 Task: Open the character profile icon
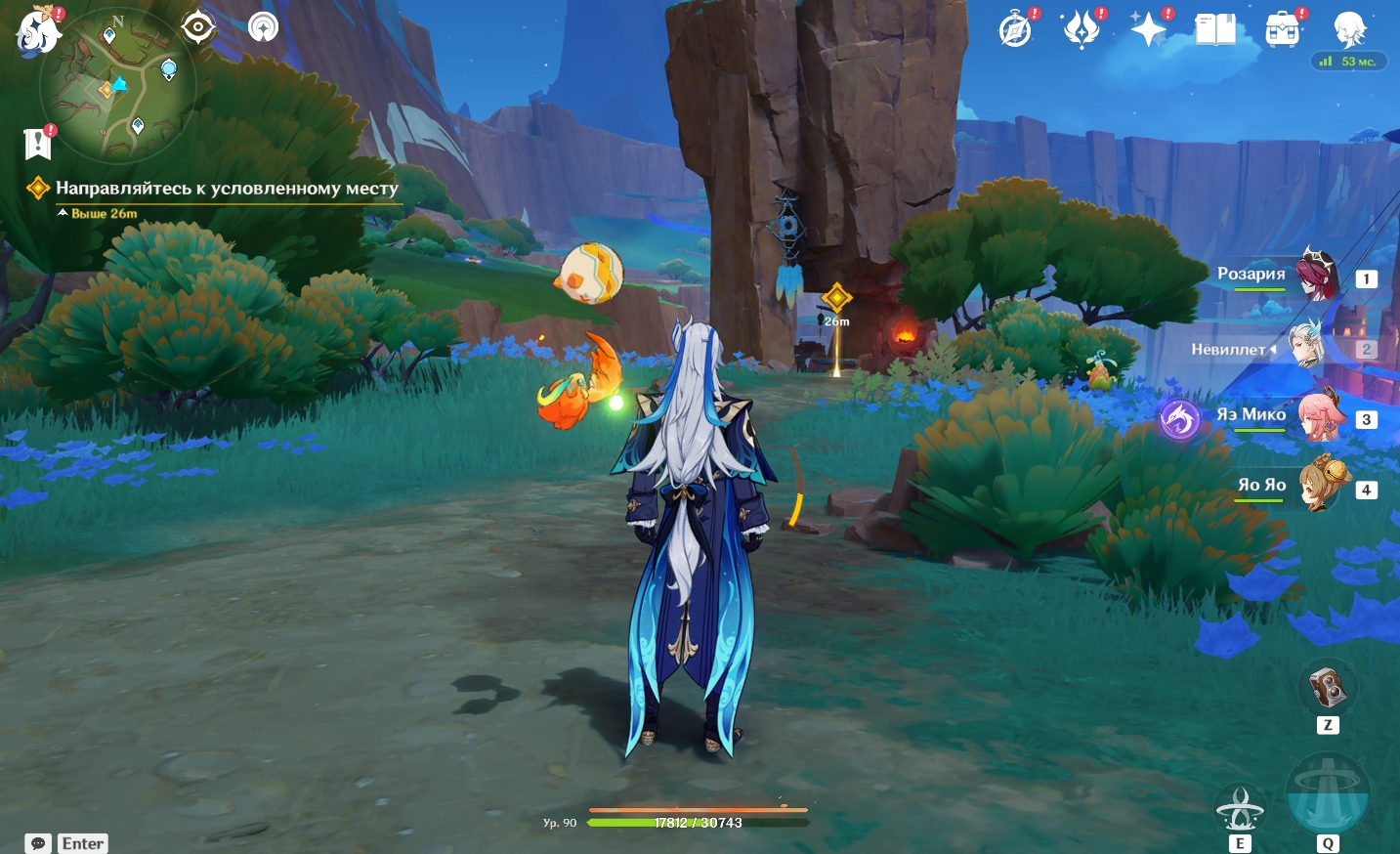pyautogui.click(x=1349, y=29)
